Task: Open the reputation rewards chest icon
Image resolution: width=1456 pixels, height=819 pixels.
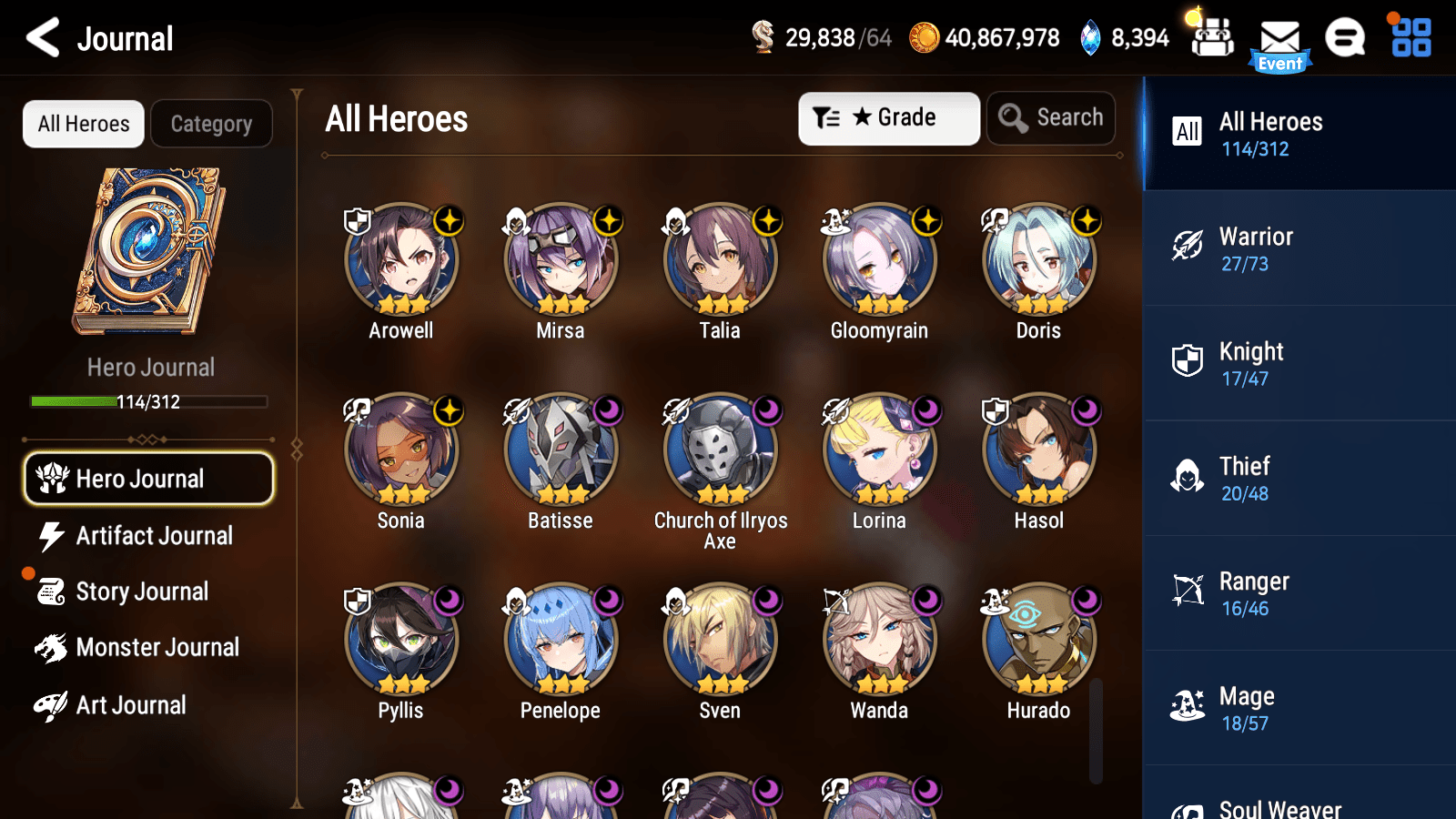Action: pos(1212,38)
